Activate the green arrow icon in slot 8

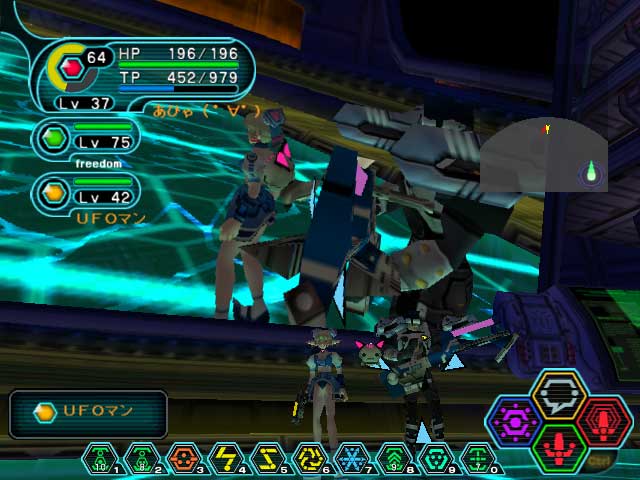pos(395,459)
